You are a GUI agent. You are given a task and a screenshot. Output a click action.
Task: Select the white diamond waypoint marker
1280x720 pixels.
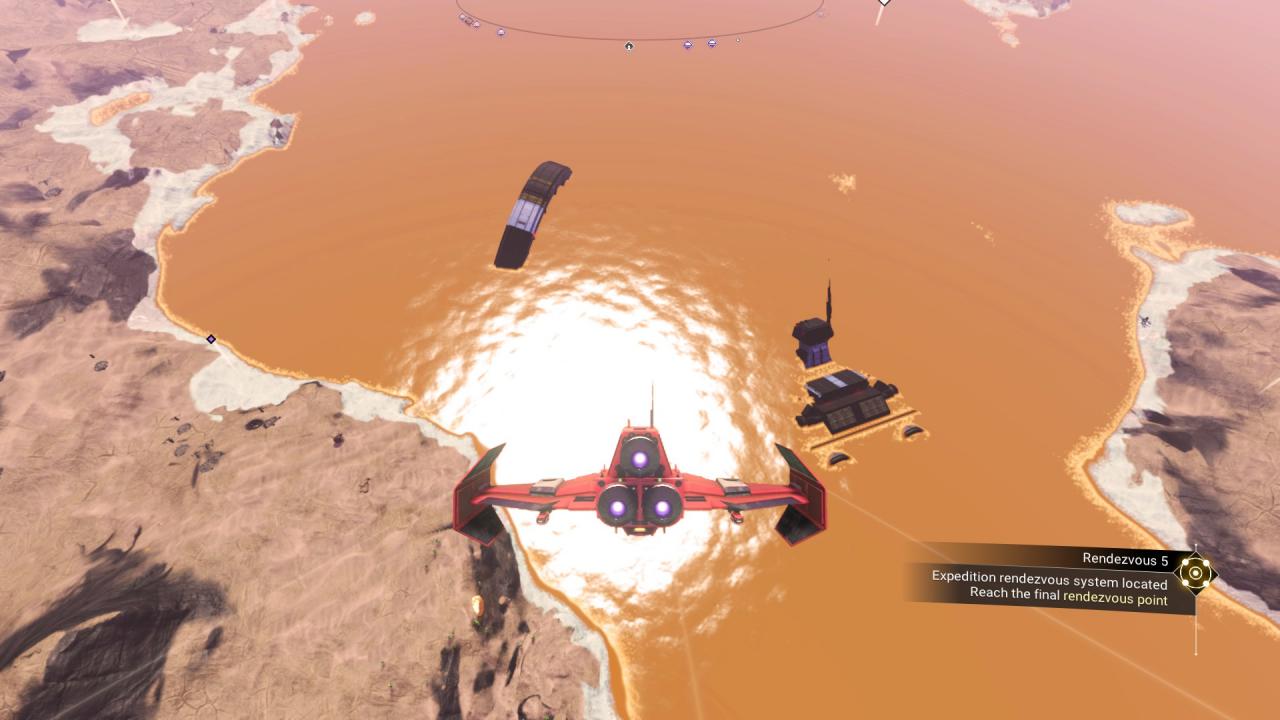point(884,3)
